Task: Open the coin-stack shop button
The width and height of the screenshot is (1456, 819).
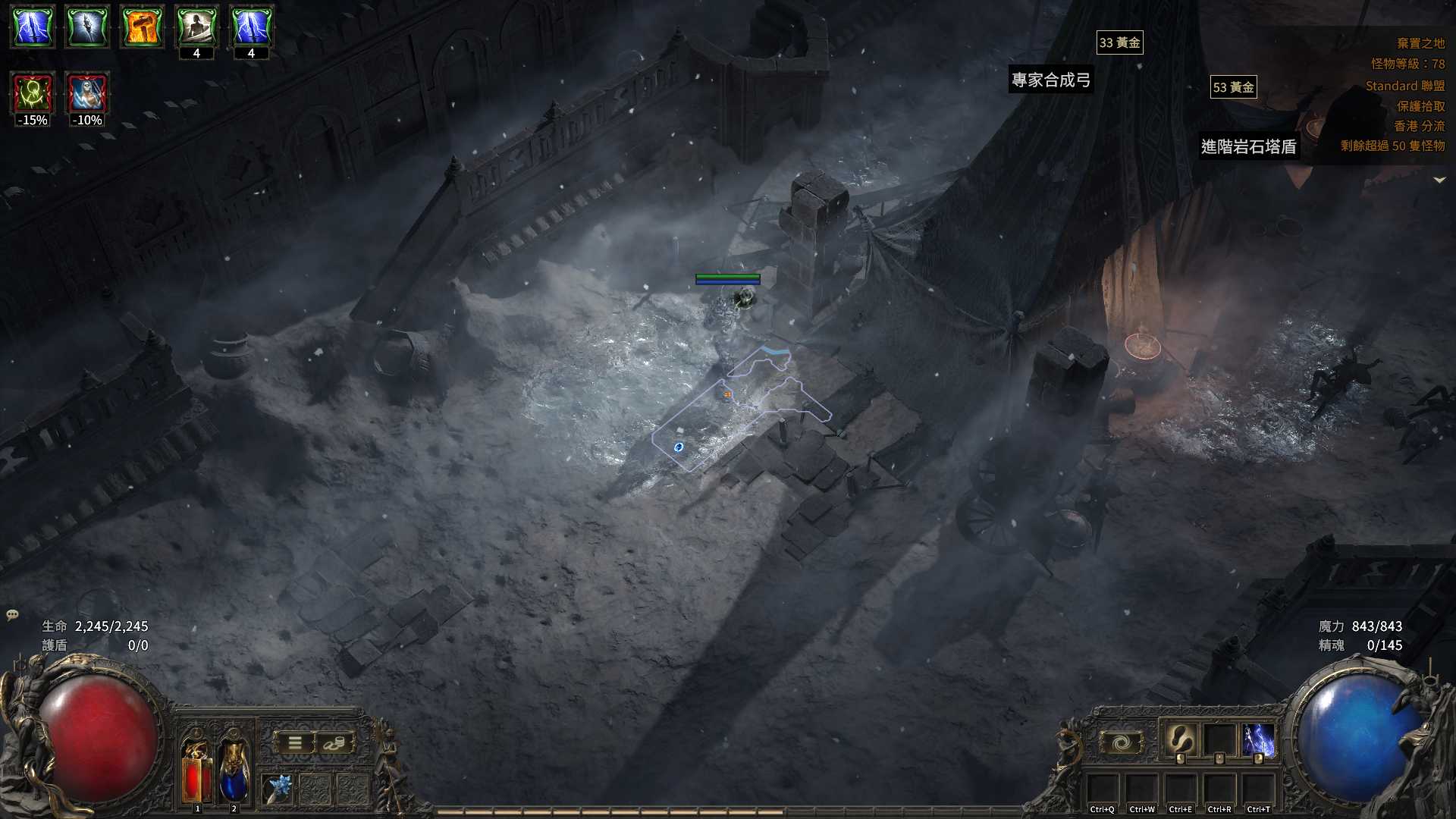Action: (334, 743)
